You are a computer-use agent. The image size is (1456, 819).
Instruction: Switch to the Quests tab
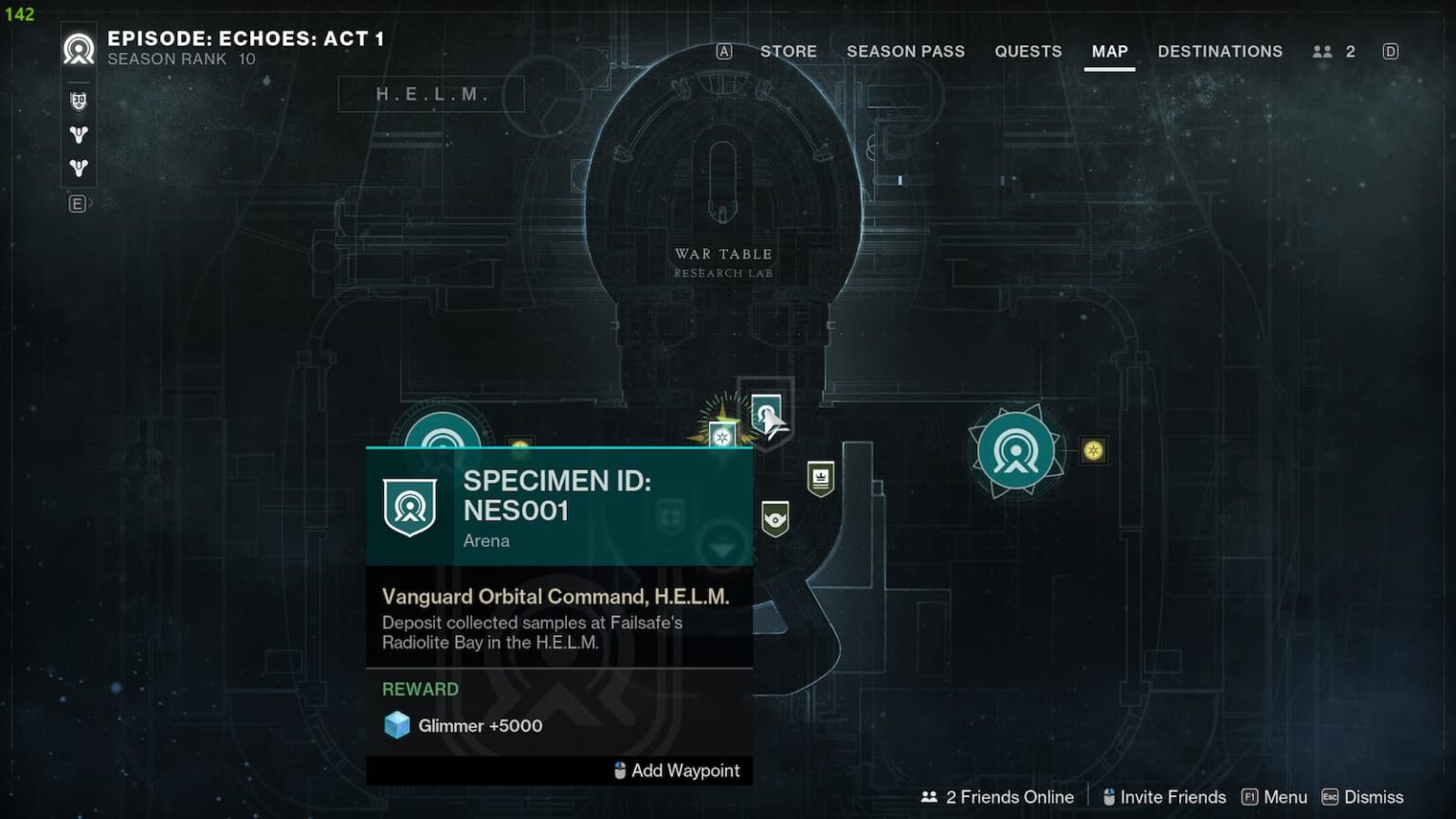pyautogui.click(x=1028, y=51)
